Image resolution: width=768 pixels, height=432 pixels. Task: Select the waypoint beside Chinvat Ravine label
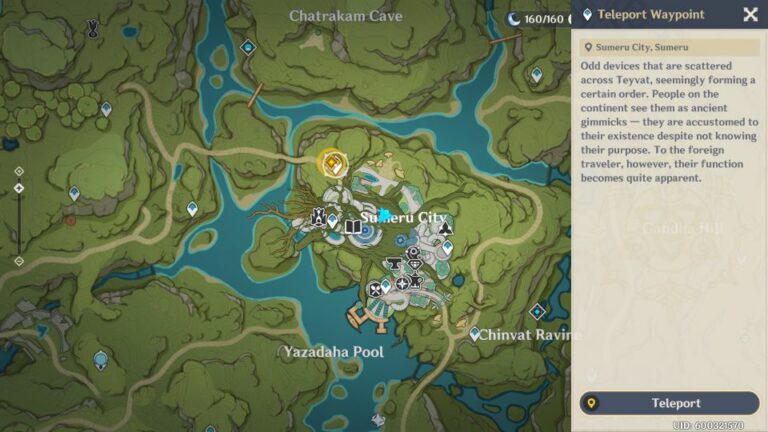tap(475, 334)
